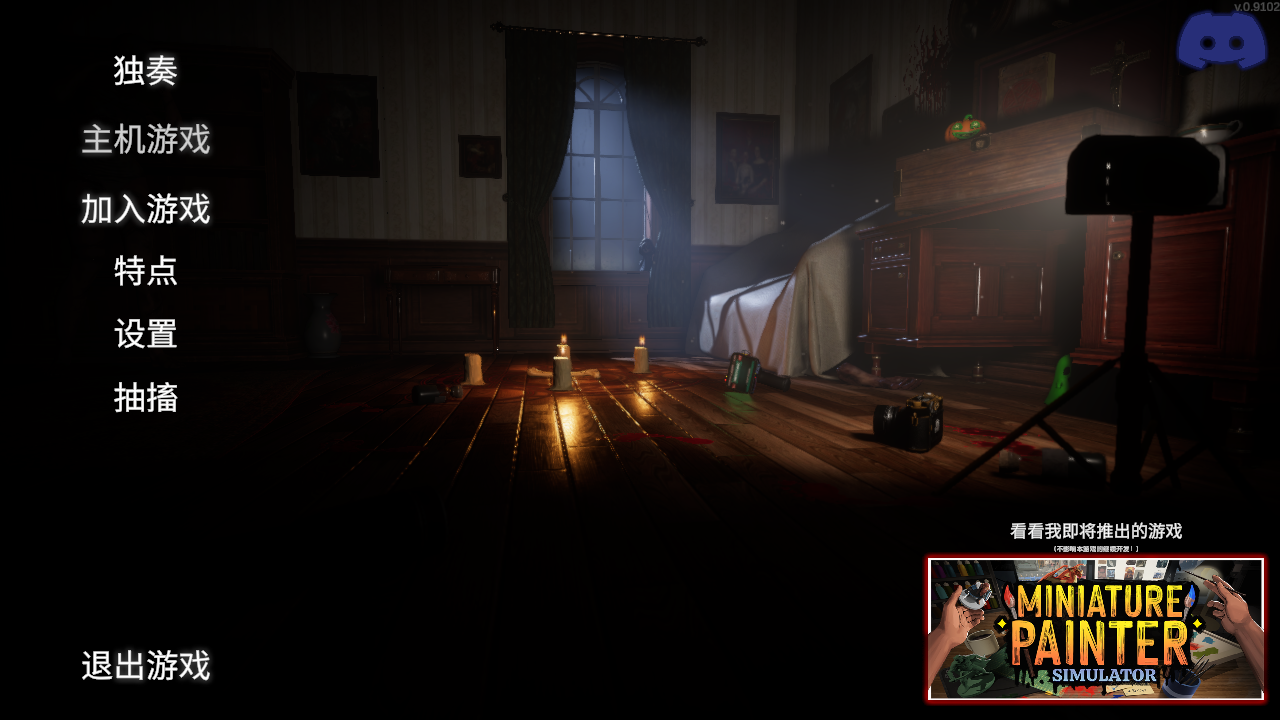Open the 特点 menu entry
The width and height of the screenshot is (1280, 720).
[x=146, y=271]
